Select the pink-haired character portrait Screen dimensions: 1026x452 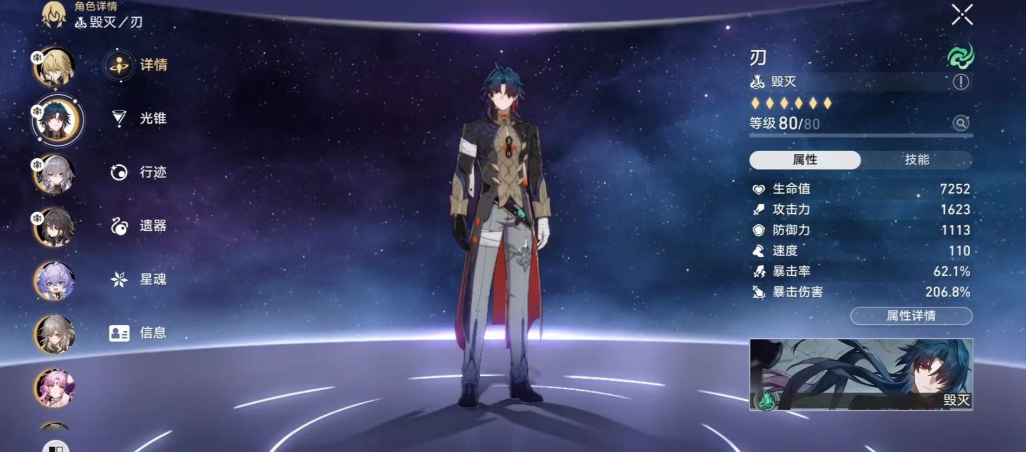pos(54,388)
